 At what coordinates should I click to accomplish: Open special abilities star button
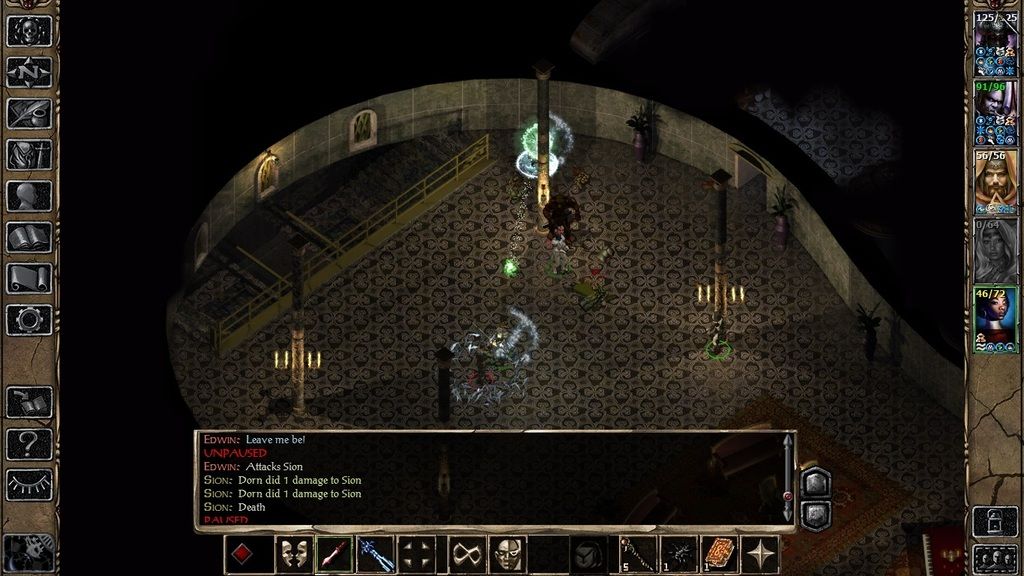point(760,554)
